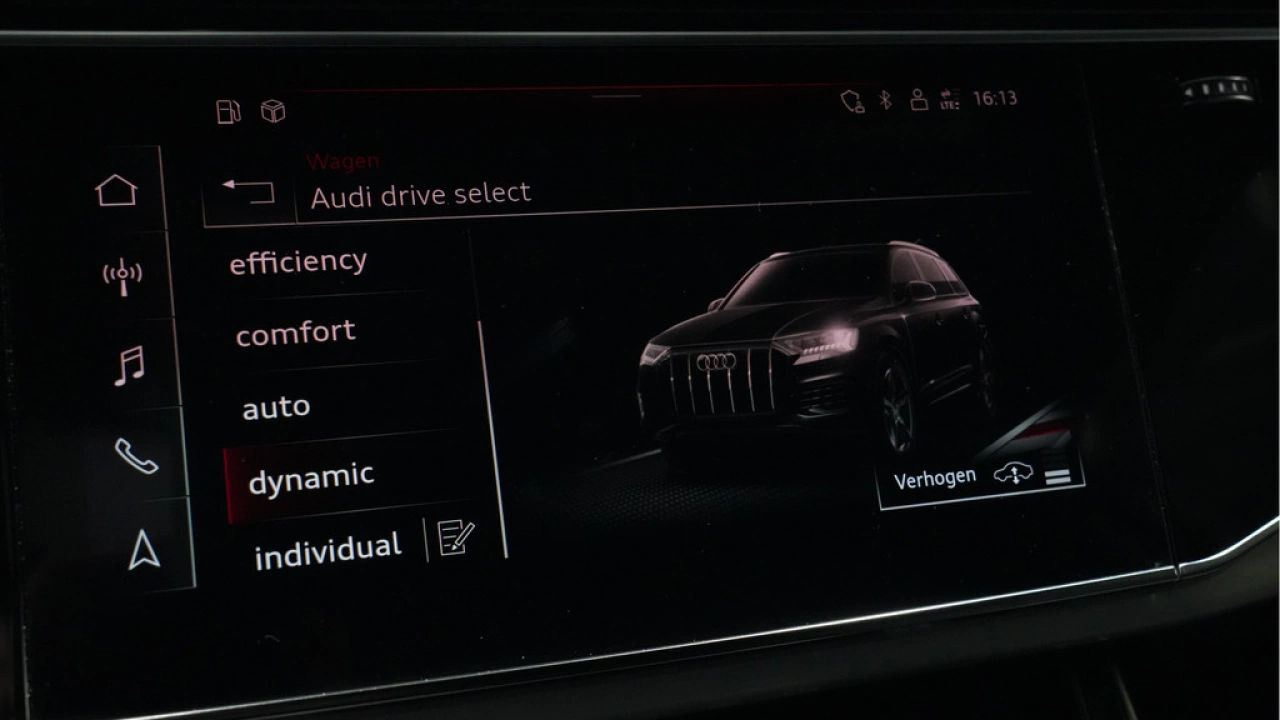Select the auto drive mode
Viewport: 1280px width, 720px height.
click(274, 405)
